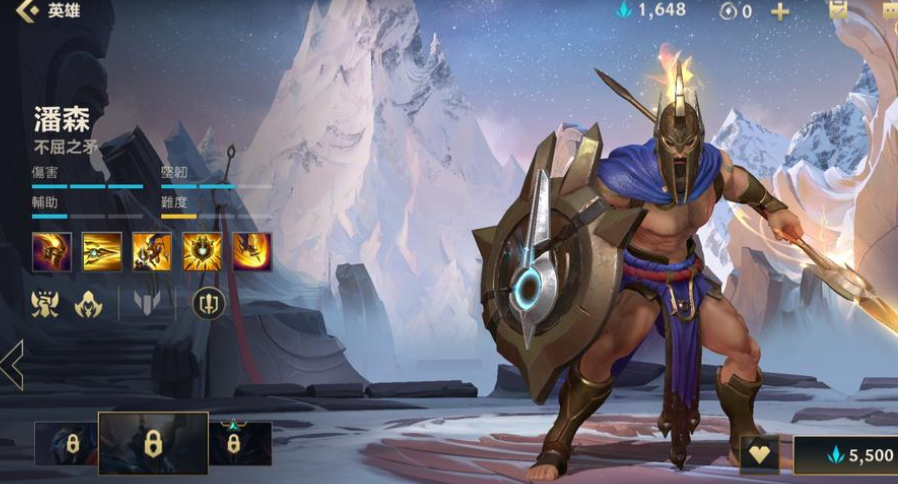Add more currency with the plus button
The height and width of the screenshot is (484, 898).
click(x=779, y=11)
